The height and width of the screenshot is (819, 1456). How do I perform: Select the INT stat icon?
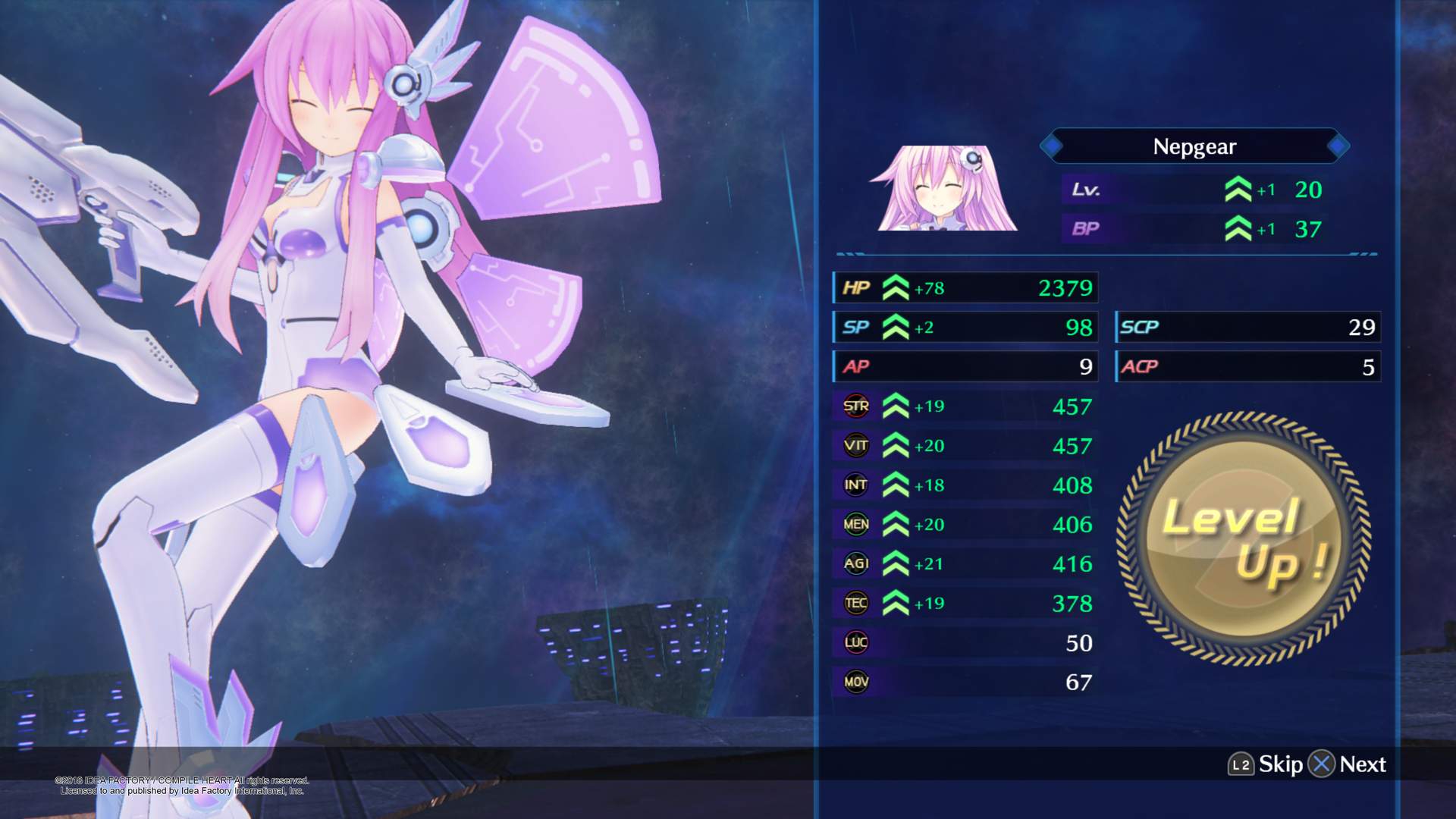(855, 485)
